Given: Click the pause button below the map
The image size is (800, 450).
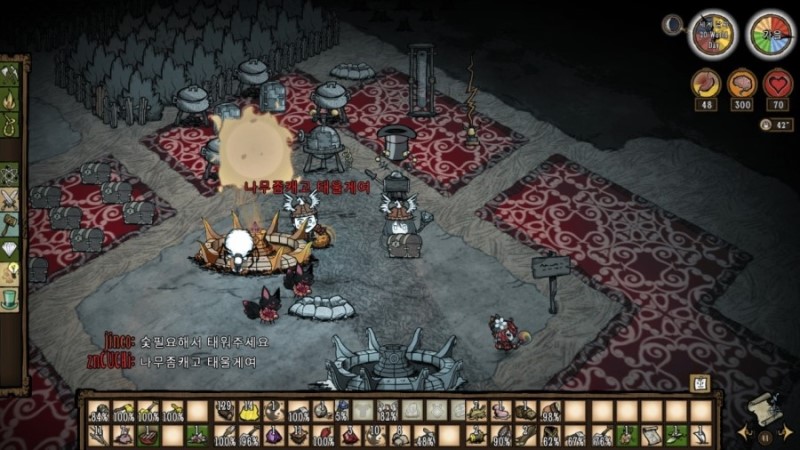Looking at the screenshot, I should click(765, 437).
